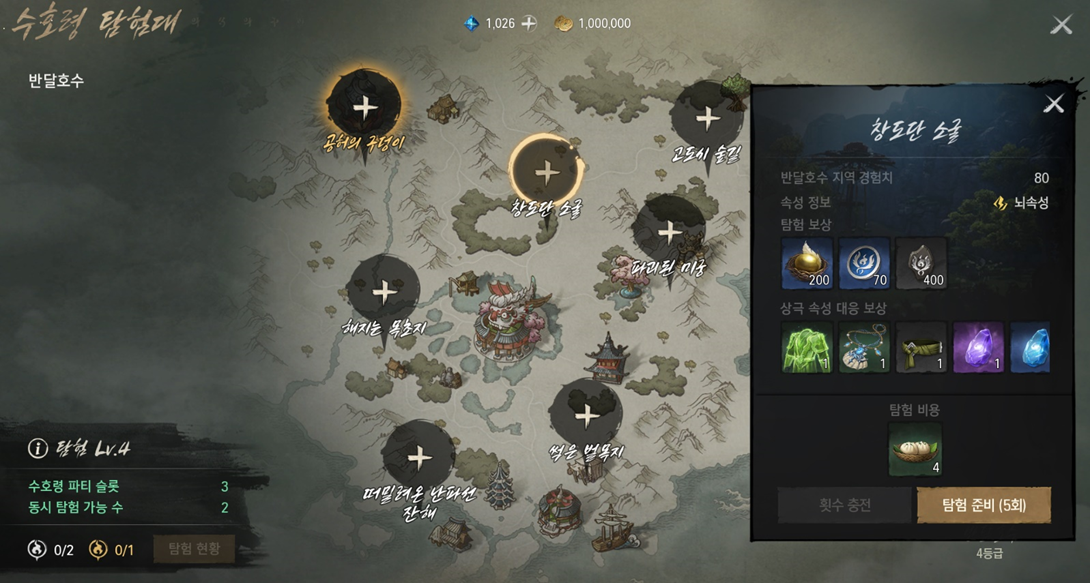This screenshot has width=1090, height=583.
Task: View the green armor reward icon
Action: (806, 347)
